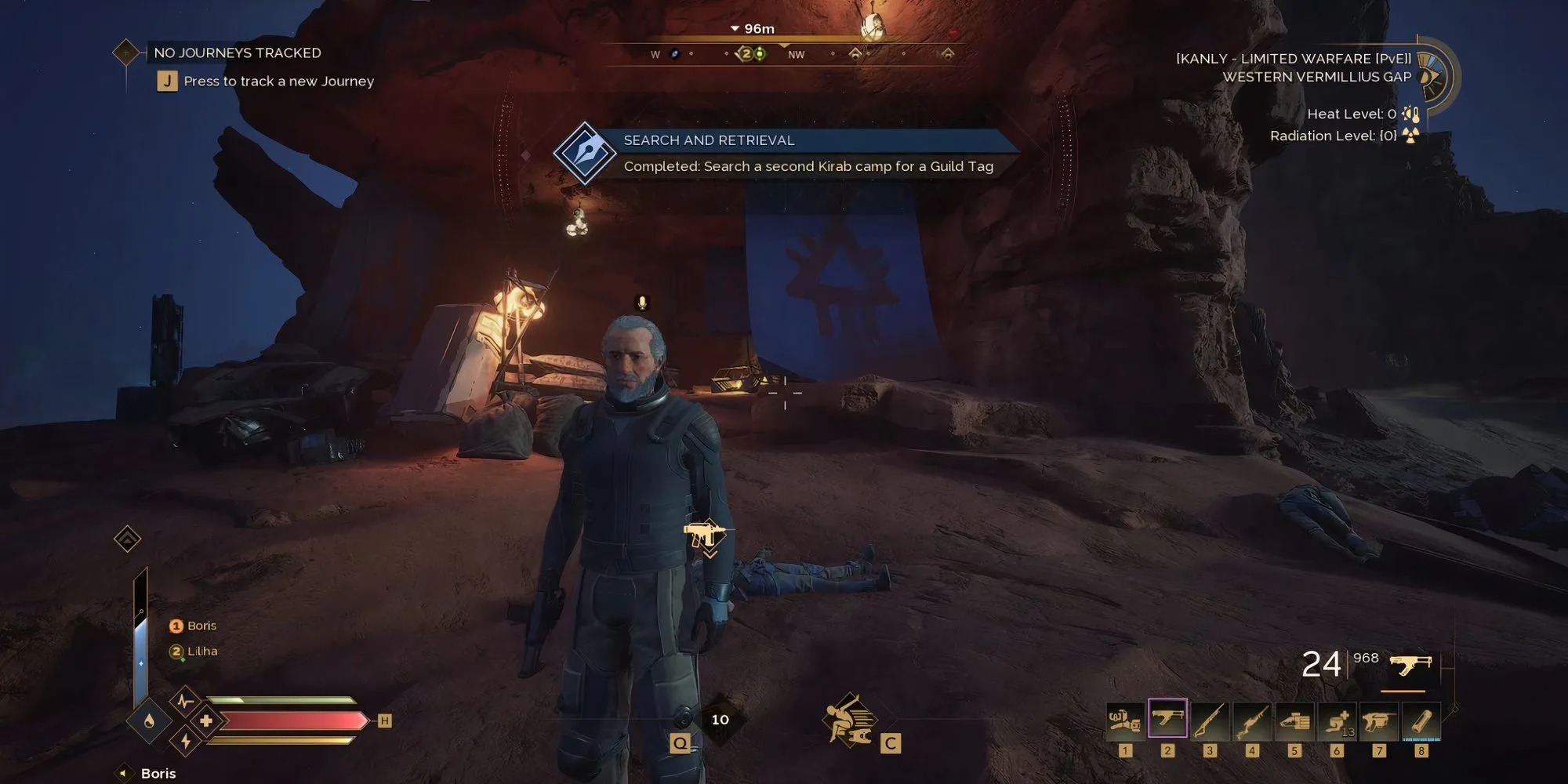Click the health cross icon
The height and width of the screenshot is (784, 1568).
pyautogui.click(x=206, y=720)
